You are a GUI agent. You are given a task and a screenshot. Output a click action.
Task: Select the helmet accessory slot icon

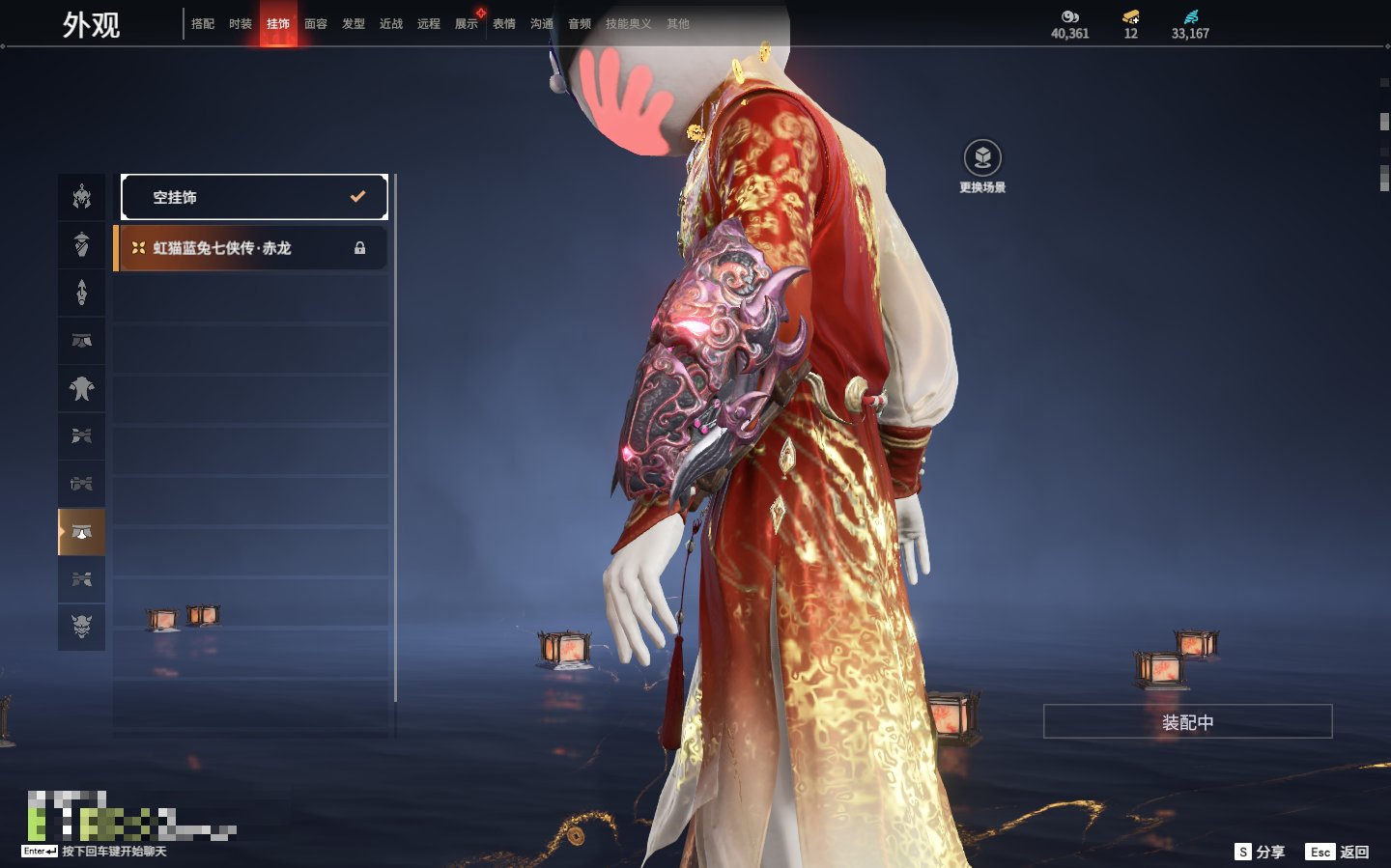pos(82,198)
